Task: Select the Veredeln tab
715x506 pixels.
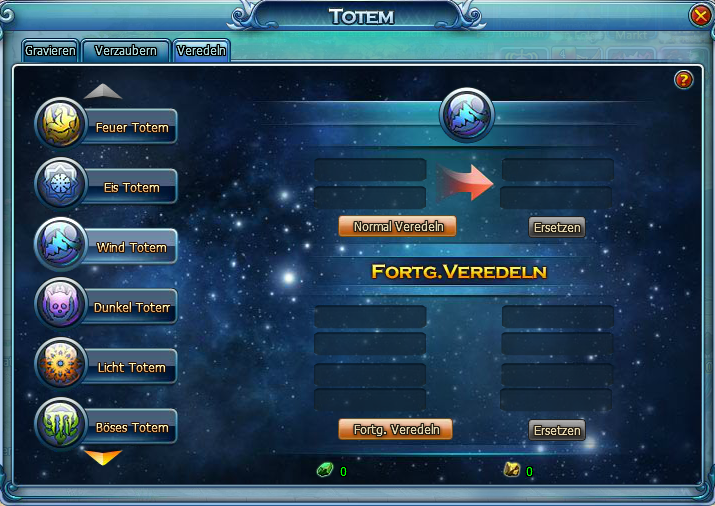Action: (x=202, y=50)
